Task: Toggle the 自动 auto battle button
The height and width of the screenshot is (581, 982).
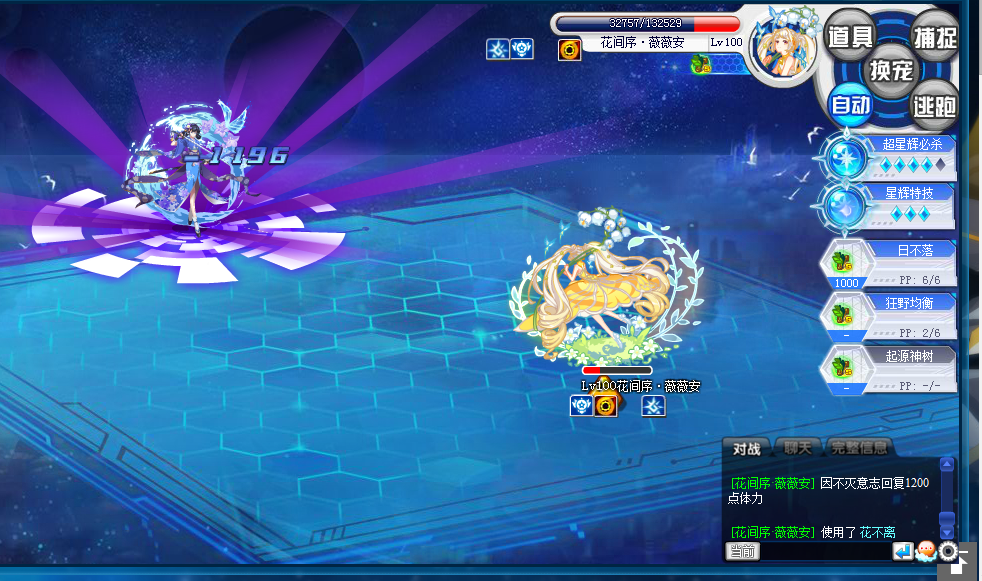Action: [851, 104]
